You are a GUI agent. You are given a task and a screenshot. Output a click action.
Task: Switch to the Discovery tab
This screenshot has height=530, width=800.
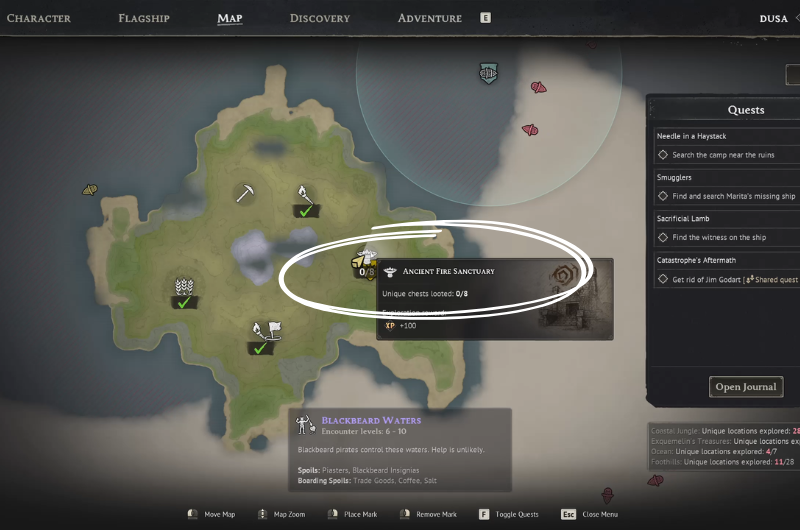coord(320,18)
